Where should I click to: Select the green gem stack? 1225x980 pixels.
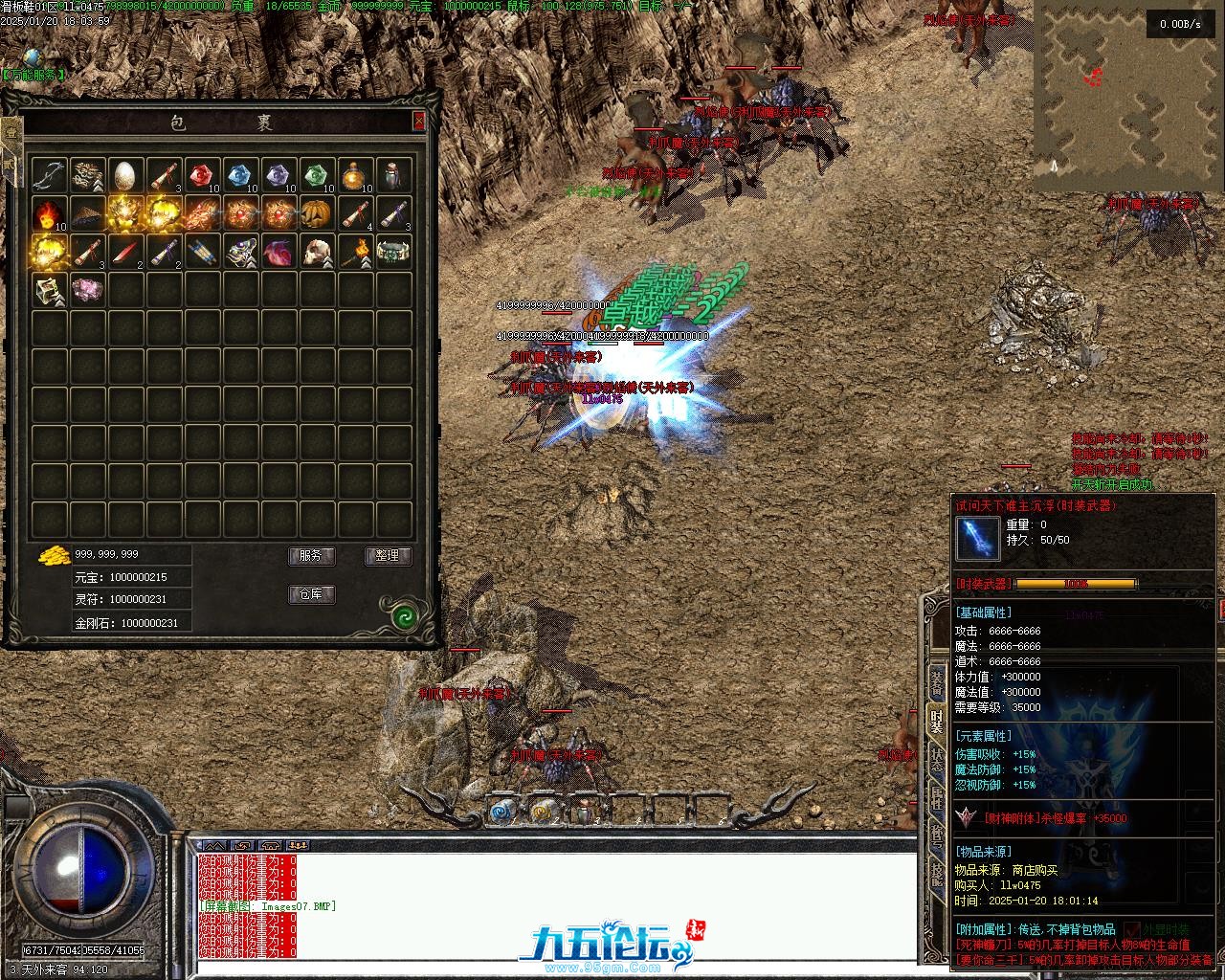317,175
